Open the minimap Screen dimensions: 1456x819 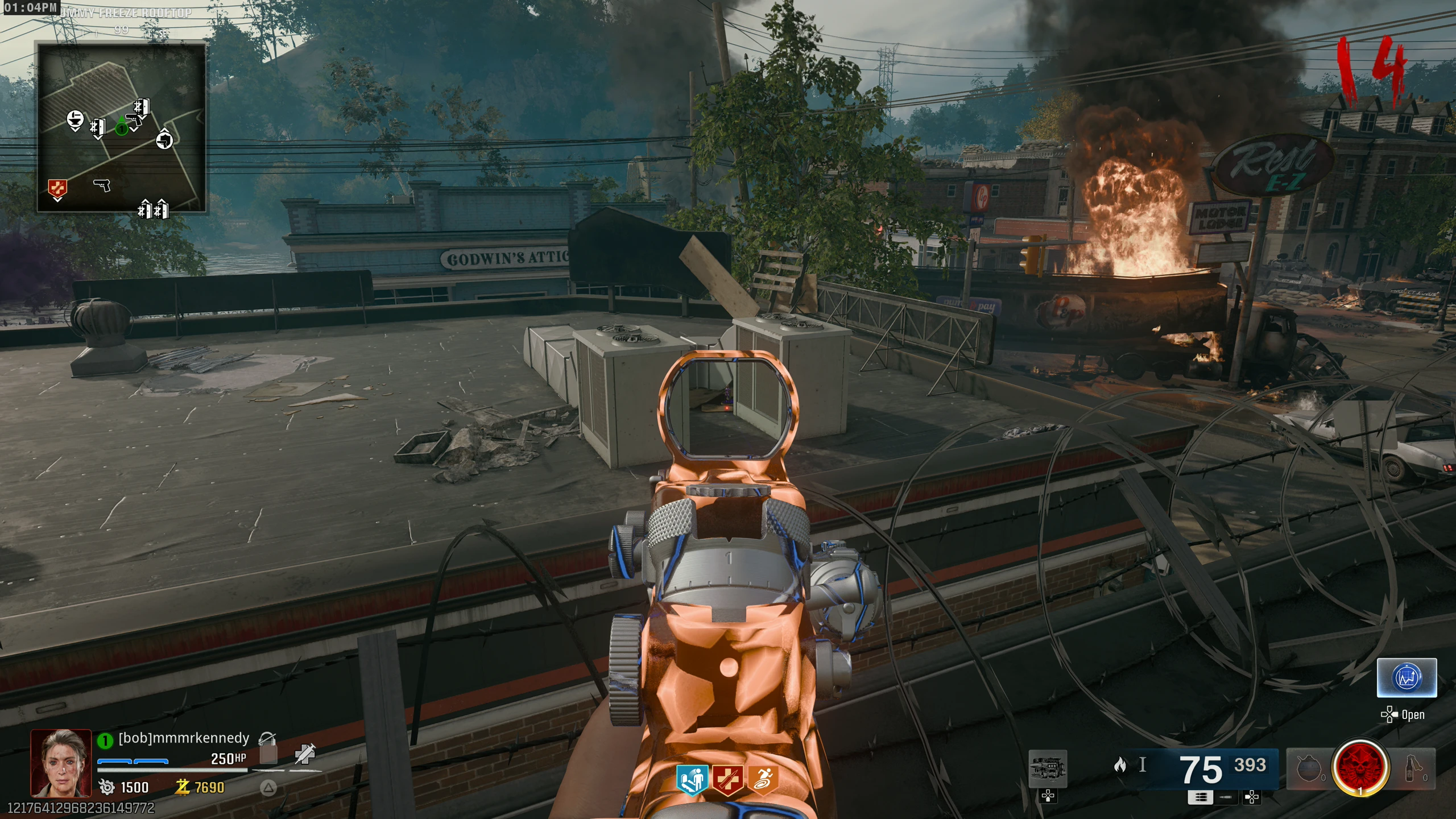pos(121,127)
